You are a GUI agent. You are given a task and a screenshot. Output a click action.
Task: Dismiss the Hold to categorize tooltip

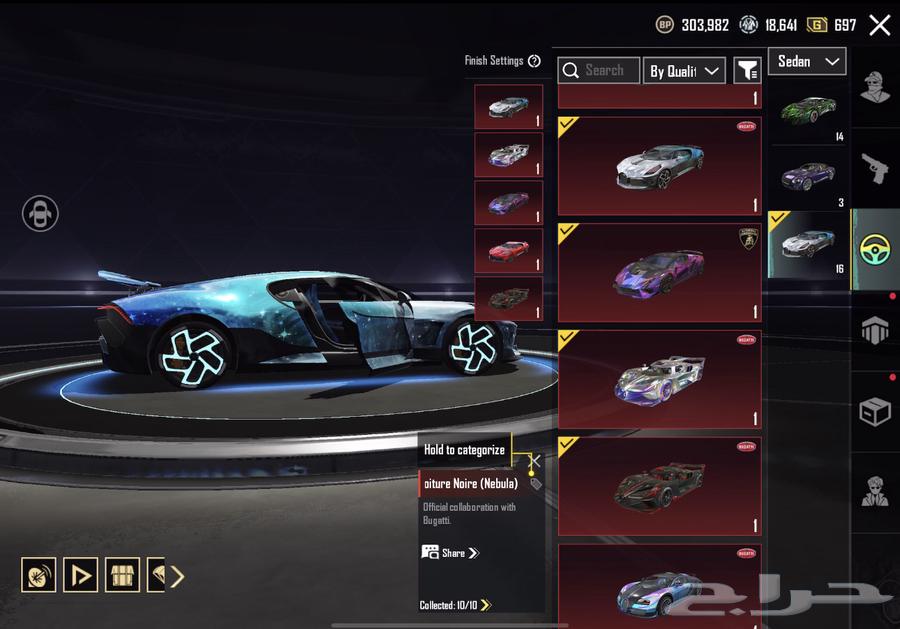click(535, 461)
